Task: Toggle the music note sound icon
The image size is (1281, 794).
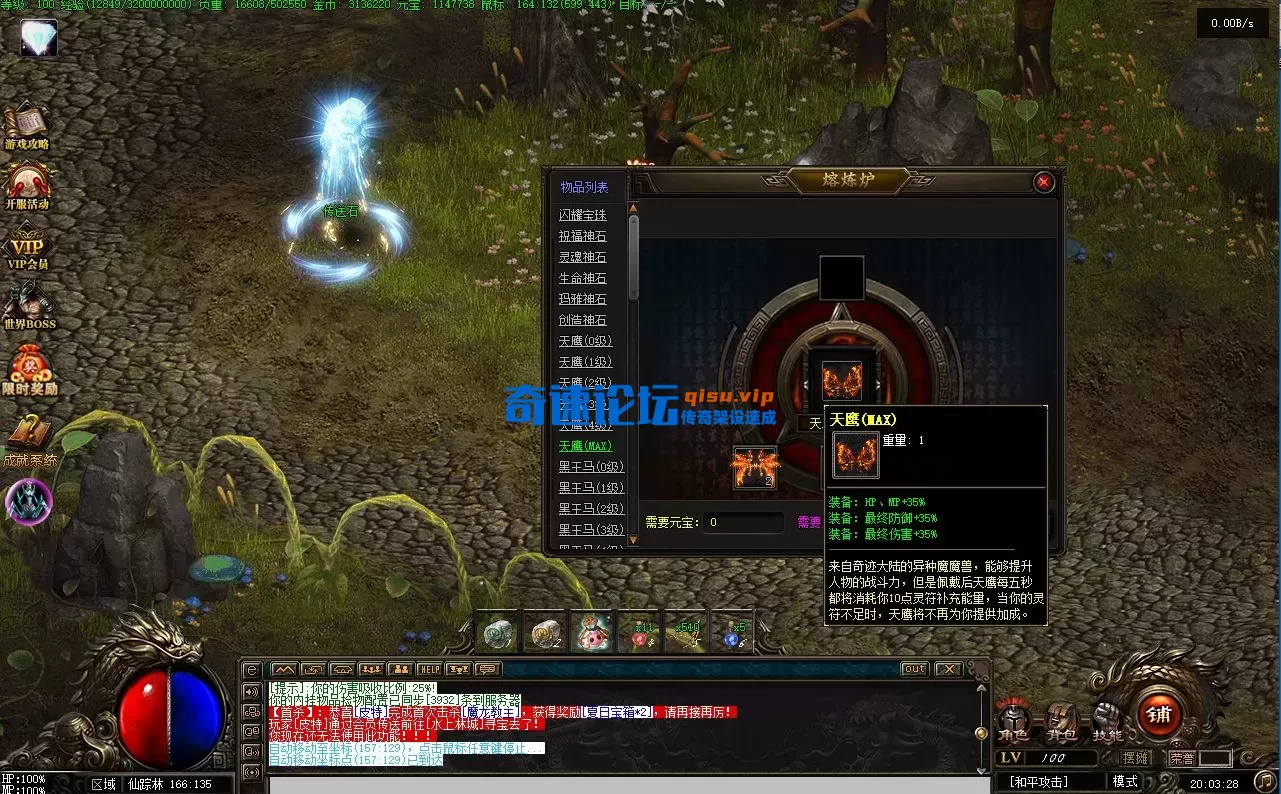Action: coord(1266,782)
